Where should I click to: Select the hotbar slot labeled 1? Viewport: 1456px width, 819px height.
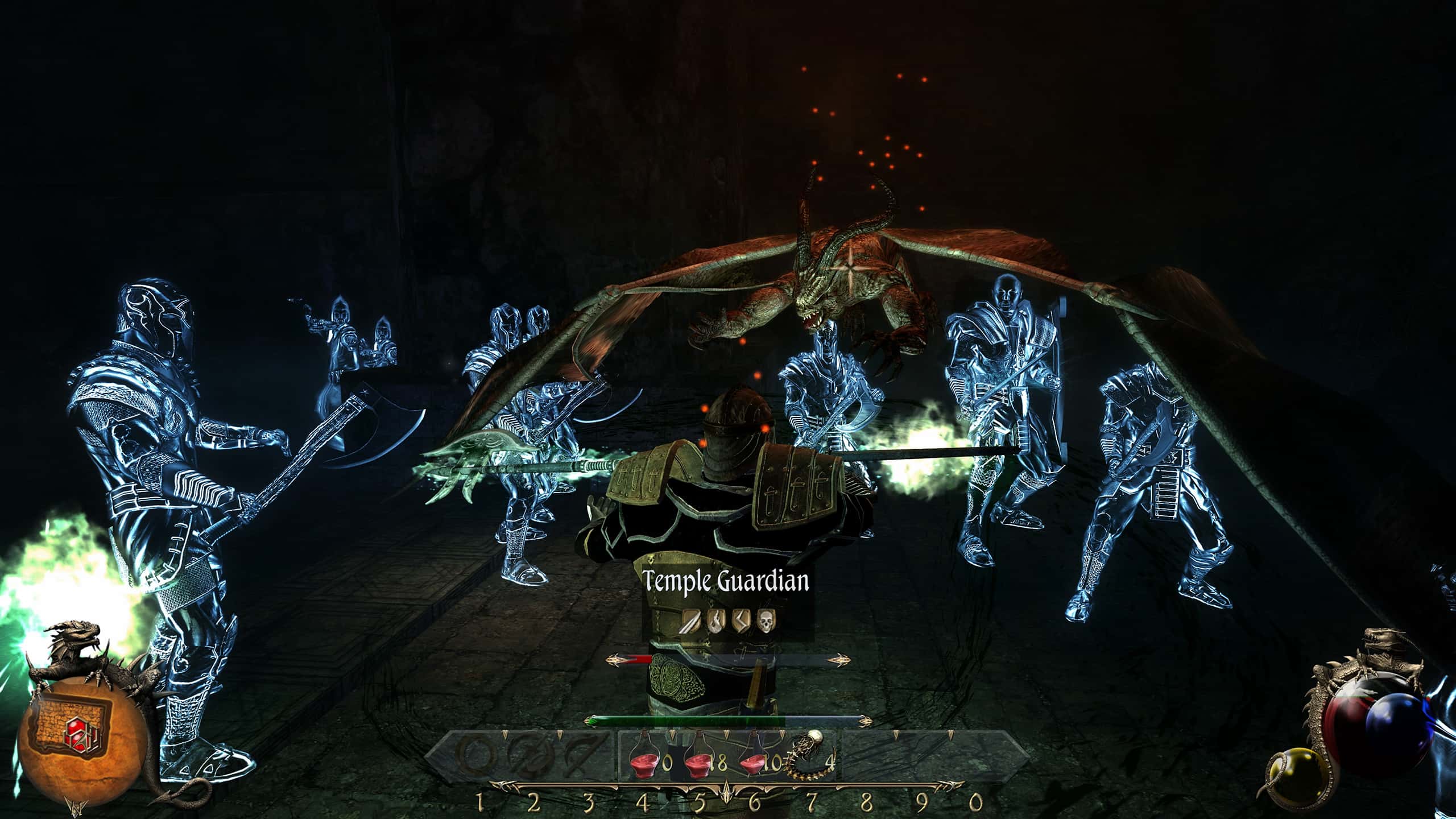480,803
